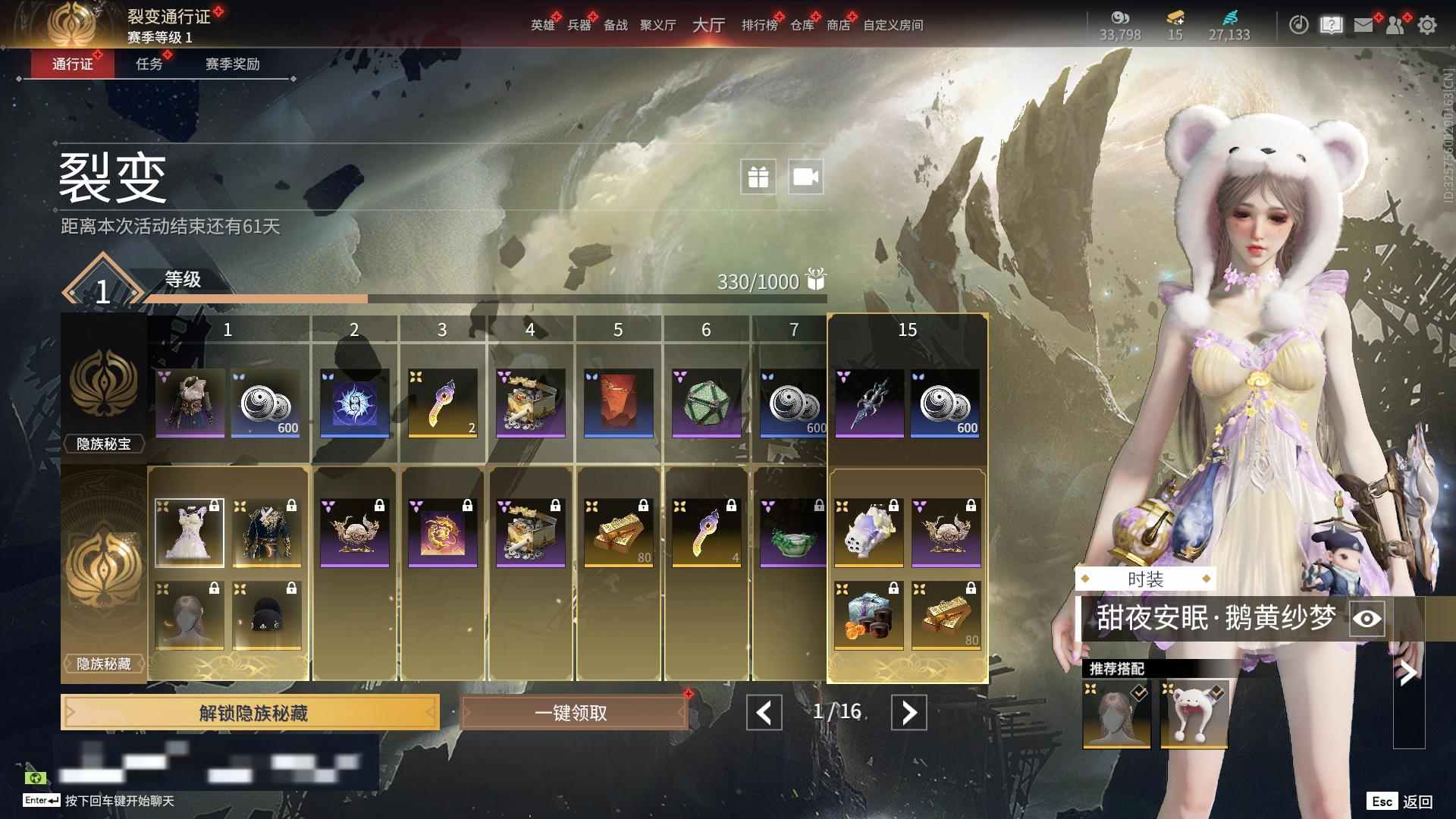Claim all rewards with 一键领取
The image size is (1456, 819).
(573, 713)
